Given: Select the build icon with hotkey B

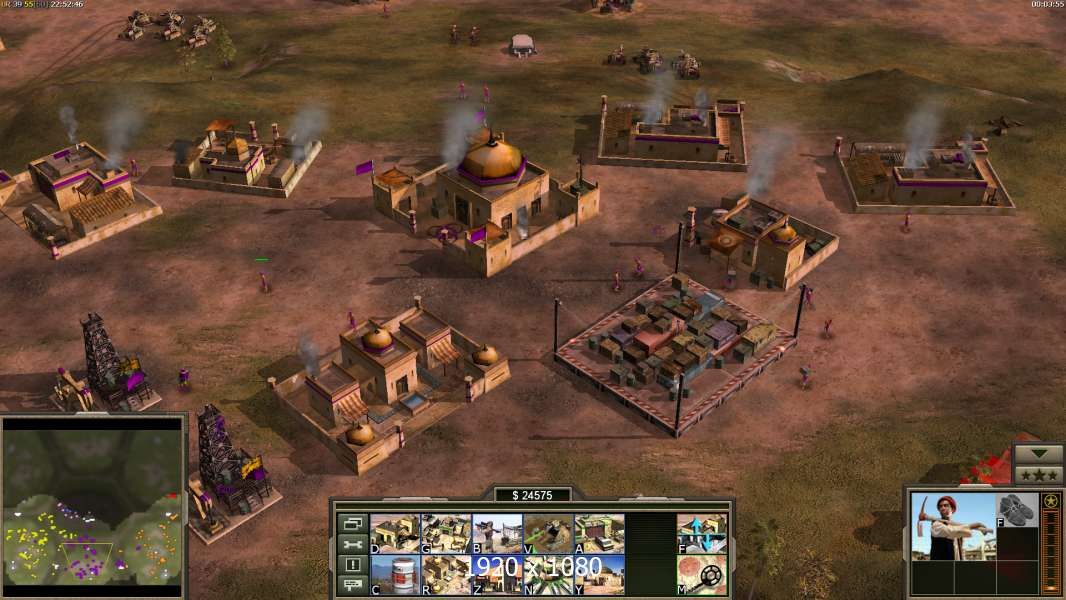Looking at the screenshot, I should (x=497, y=533).
